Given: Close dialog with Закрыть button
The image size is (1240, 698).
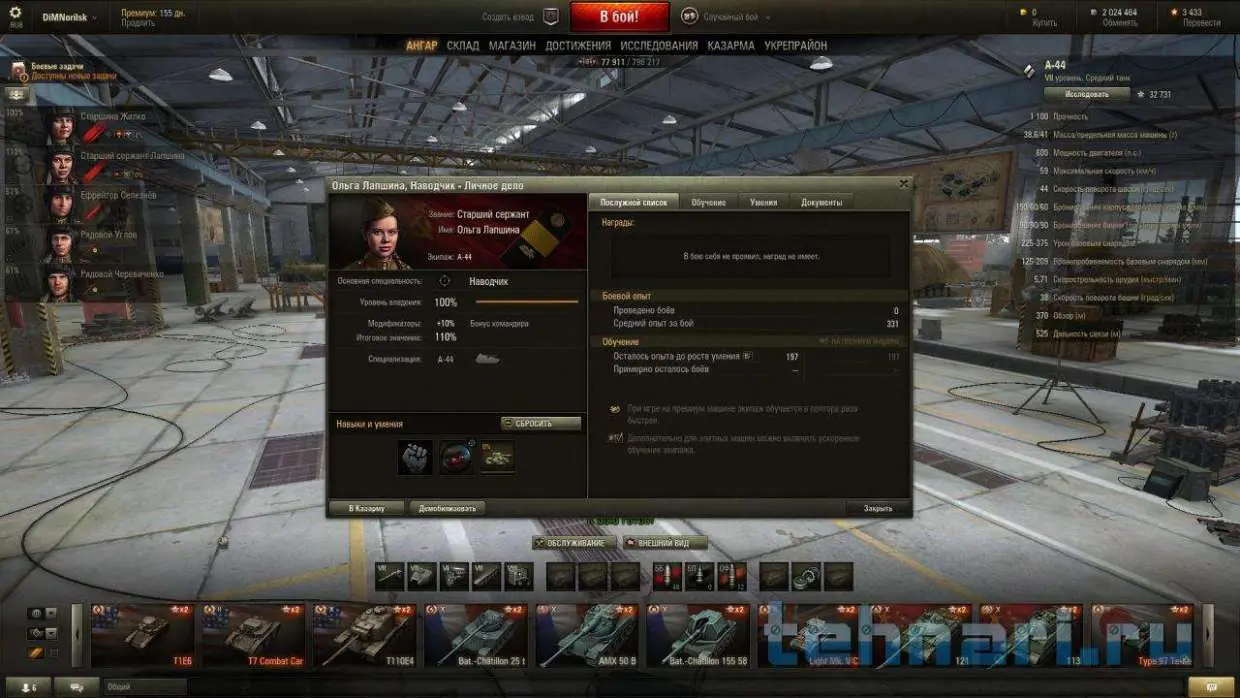Looking at the screenshot, I should (878, 508).
